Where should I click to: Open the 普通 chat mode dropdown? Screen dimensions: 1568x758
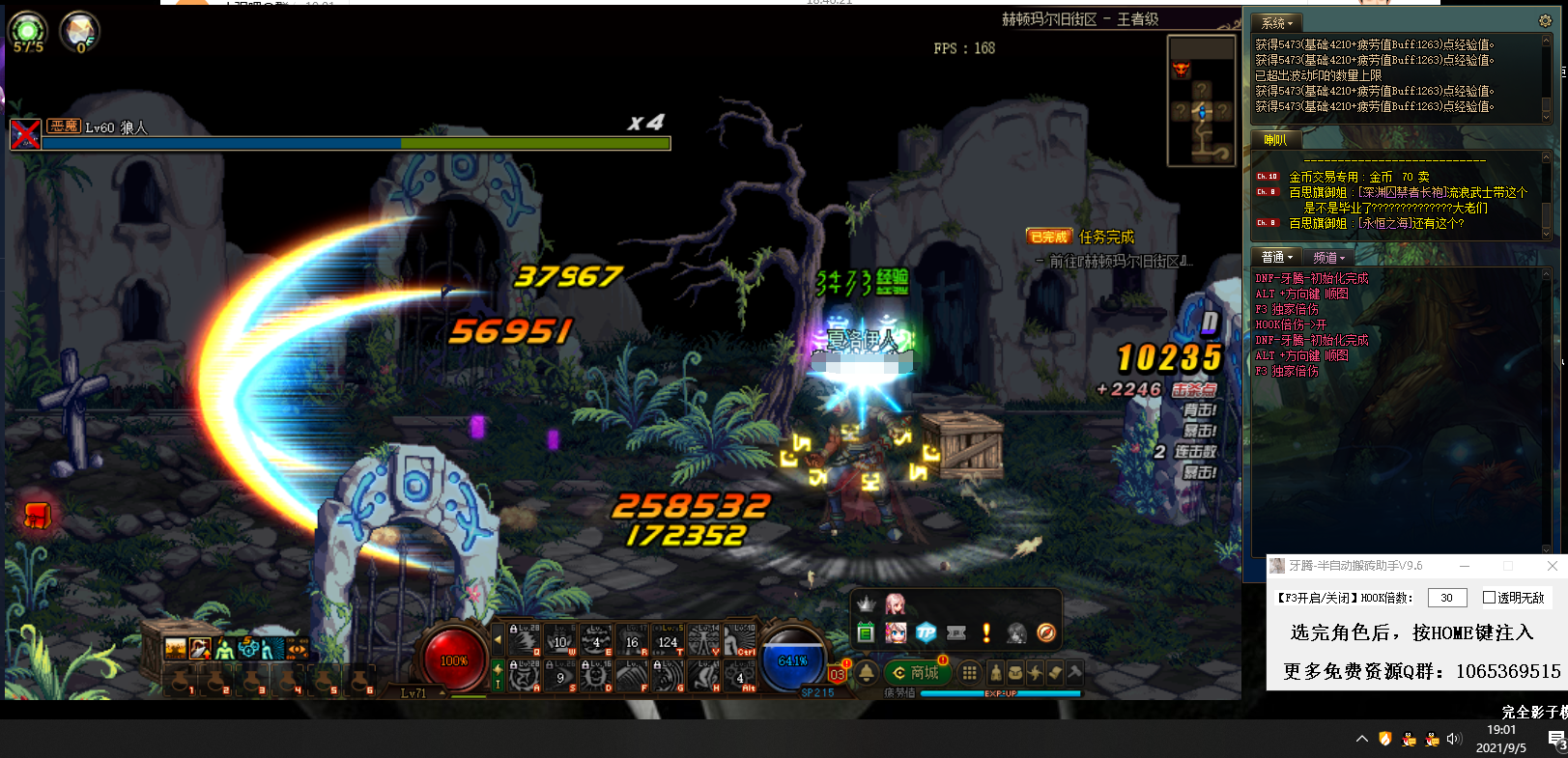click(1275, 256)
